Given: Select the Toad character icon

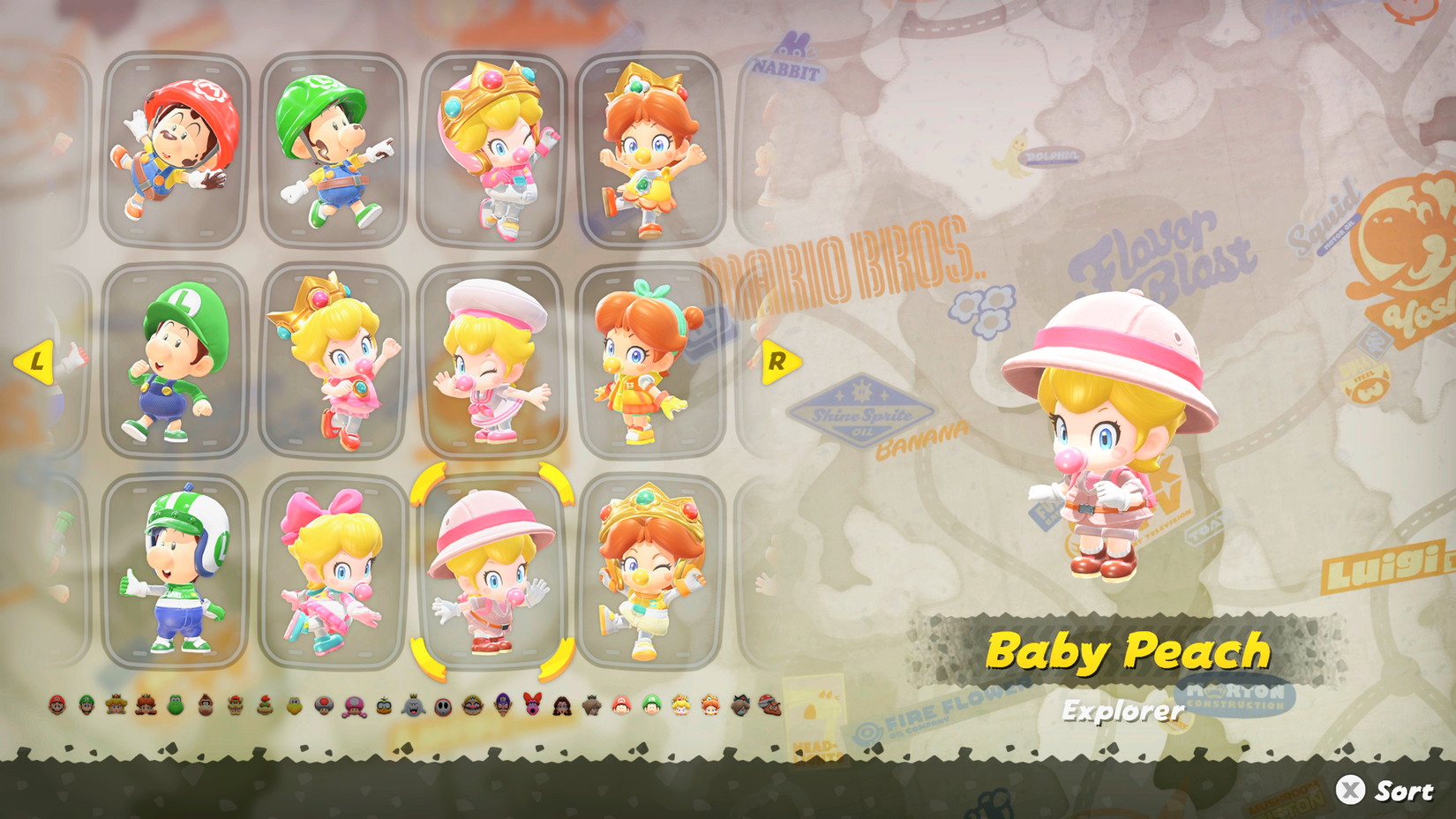Looking at the screenshot, I should pyautogui.click(x=322, y=707).
